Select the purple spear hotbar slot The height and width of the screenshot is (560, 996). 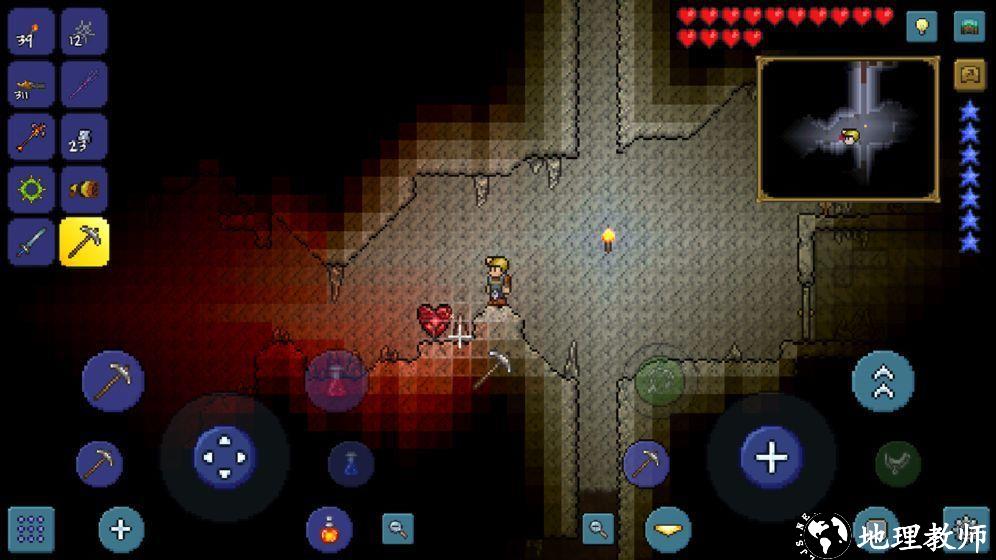(x=84, y=84)
